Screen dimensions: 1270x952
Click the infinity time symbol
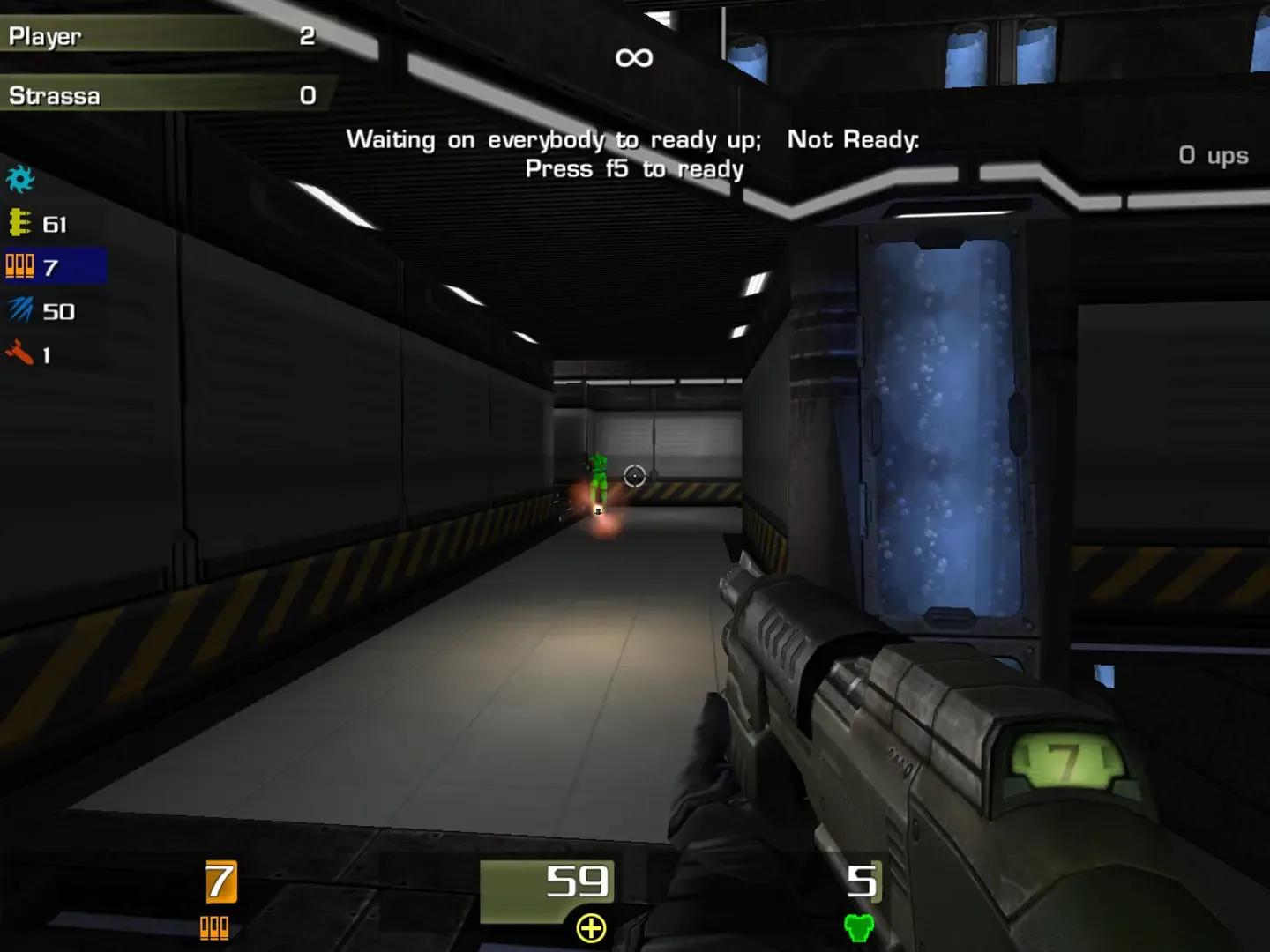[634, 56]
